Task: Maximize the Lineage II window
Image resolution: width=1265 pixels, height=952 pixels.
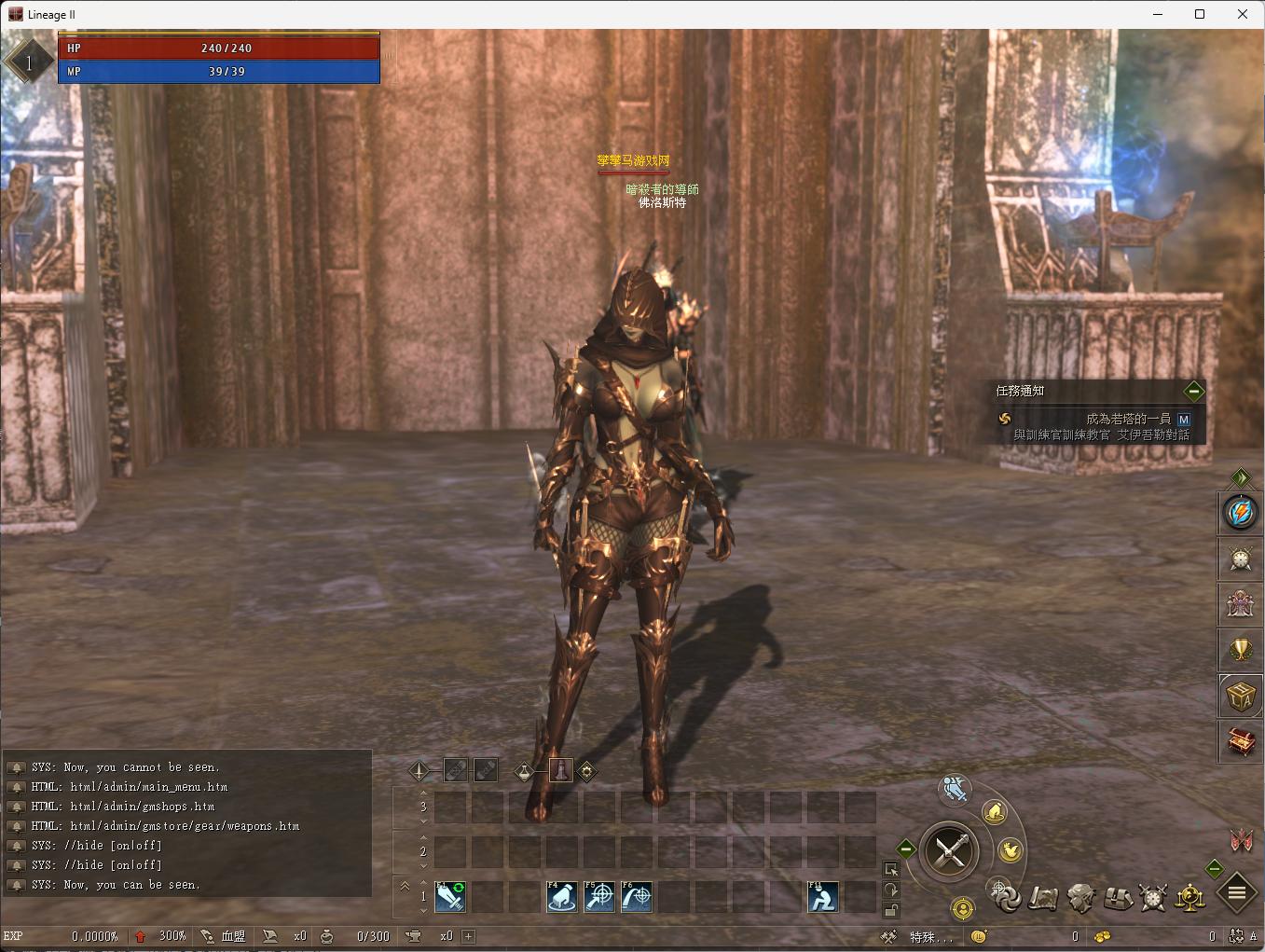Action: [1200, 14]
